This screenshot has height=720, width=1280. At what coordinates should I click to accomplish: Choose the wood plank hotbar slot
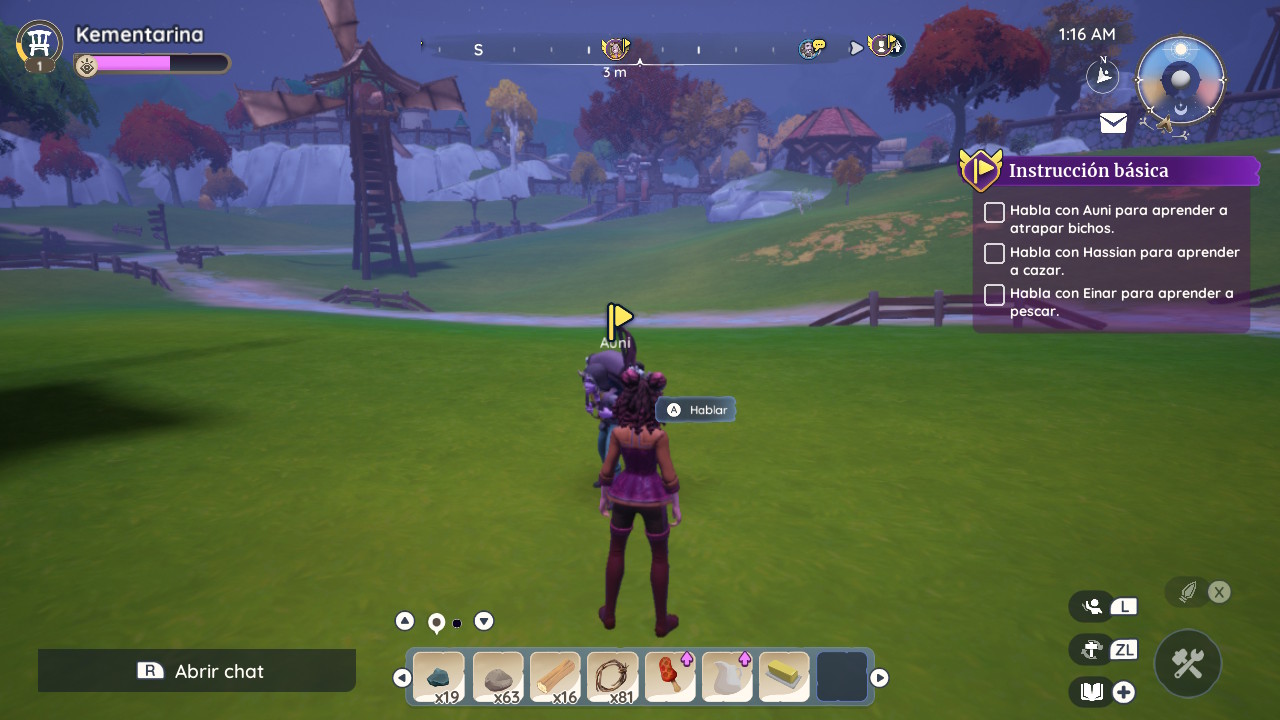pos(555,677)
